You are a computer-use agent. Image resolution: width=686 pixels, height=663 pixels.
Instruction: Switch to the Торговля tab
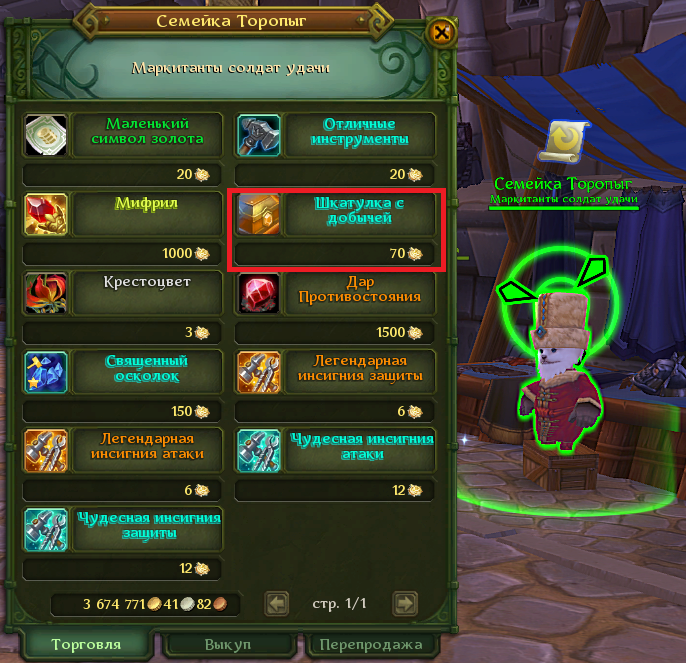pos(85,644)
